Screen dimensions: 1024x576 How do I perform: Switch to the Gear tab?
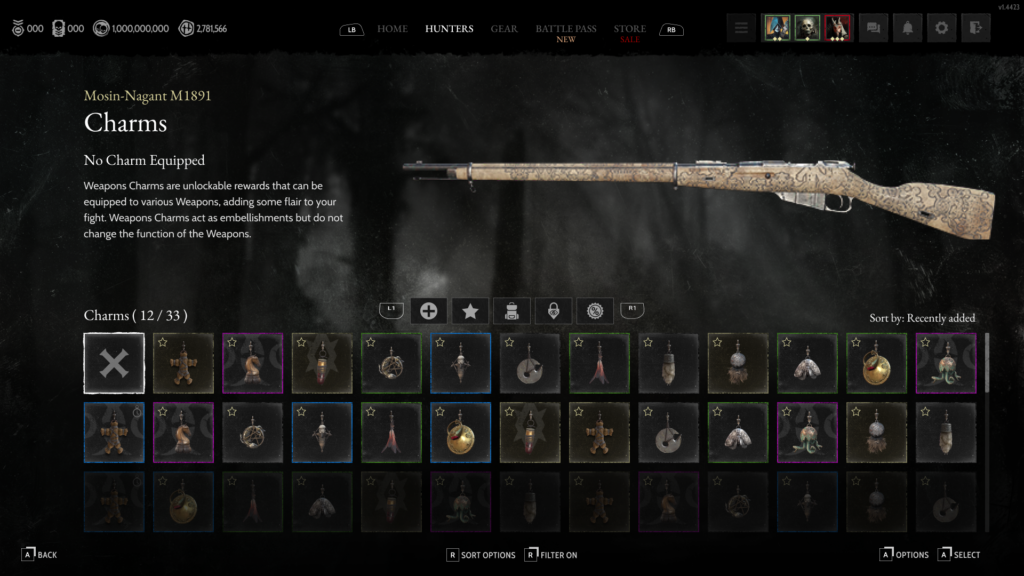point(504,28)
